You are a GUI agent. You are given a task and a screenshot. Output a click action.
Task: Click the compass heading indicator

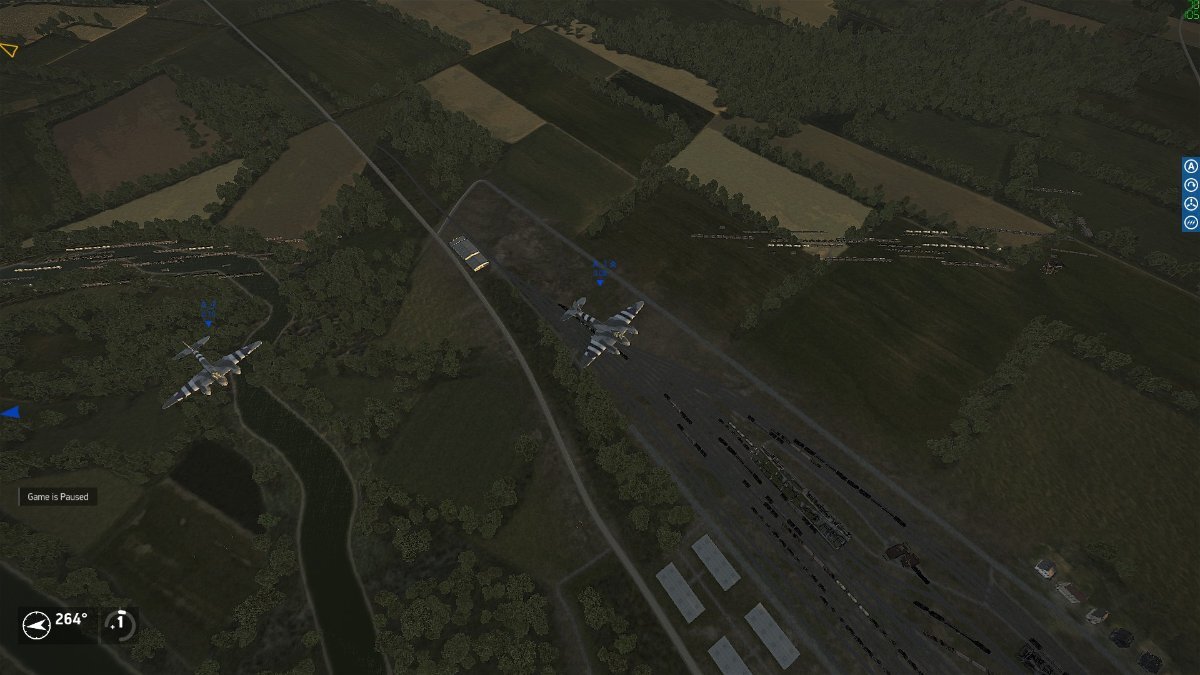(x=37, y=624)
